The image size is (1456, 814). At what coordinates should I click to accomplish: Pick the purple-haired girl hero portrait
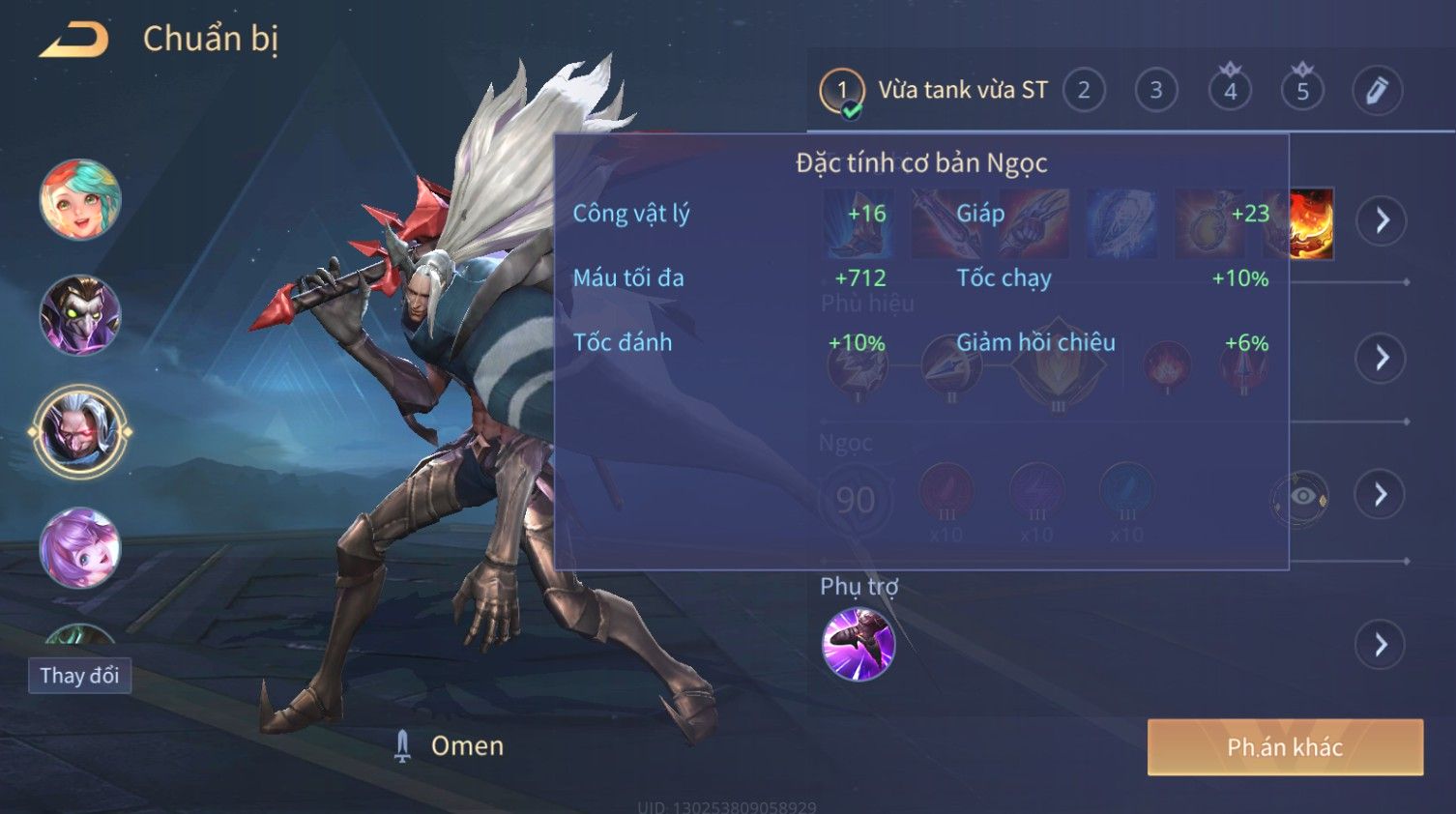[80, 548]
